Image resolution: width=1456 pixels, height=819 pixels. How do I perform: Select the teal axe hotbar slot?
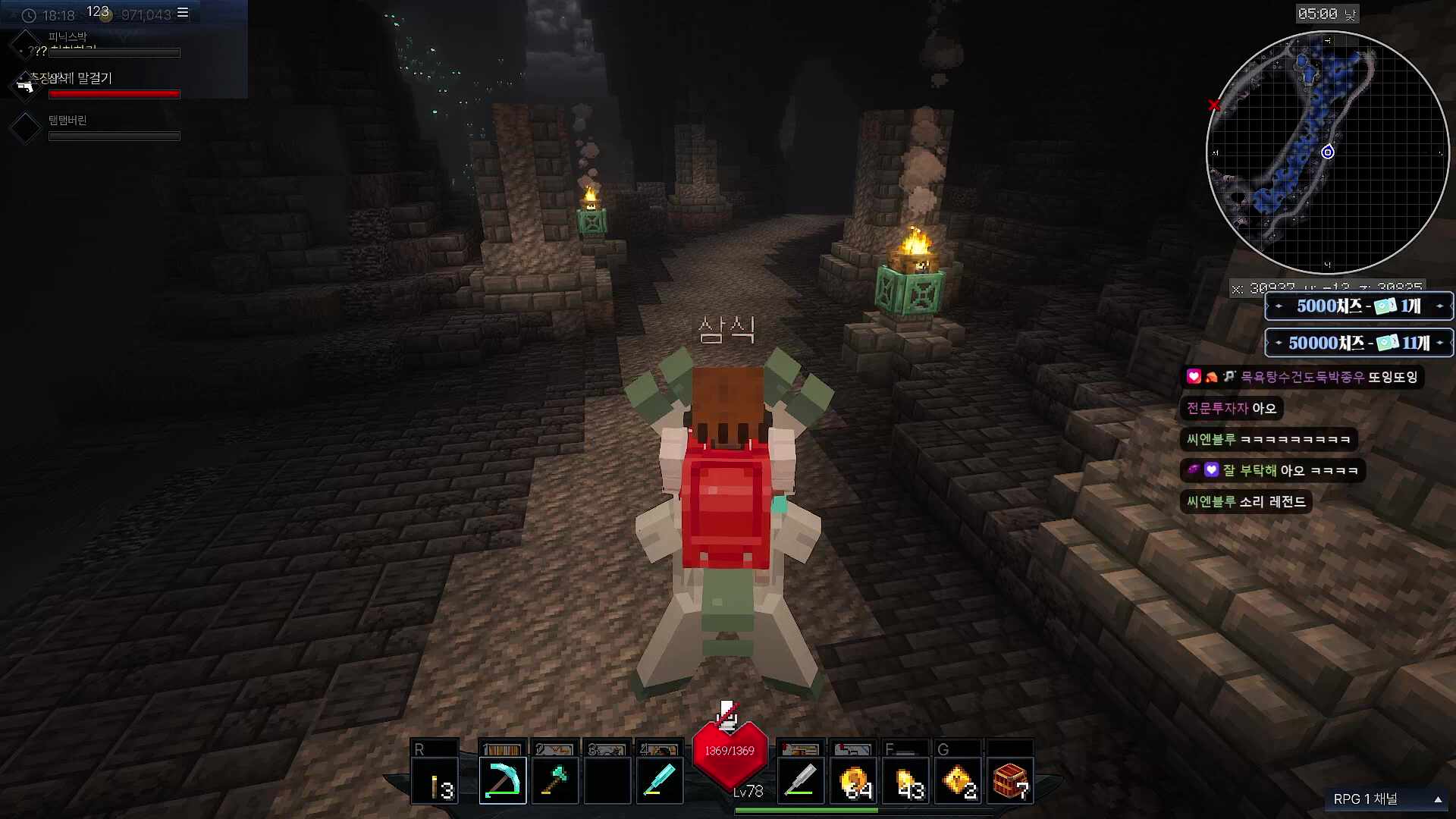pos(555,780)
